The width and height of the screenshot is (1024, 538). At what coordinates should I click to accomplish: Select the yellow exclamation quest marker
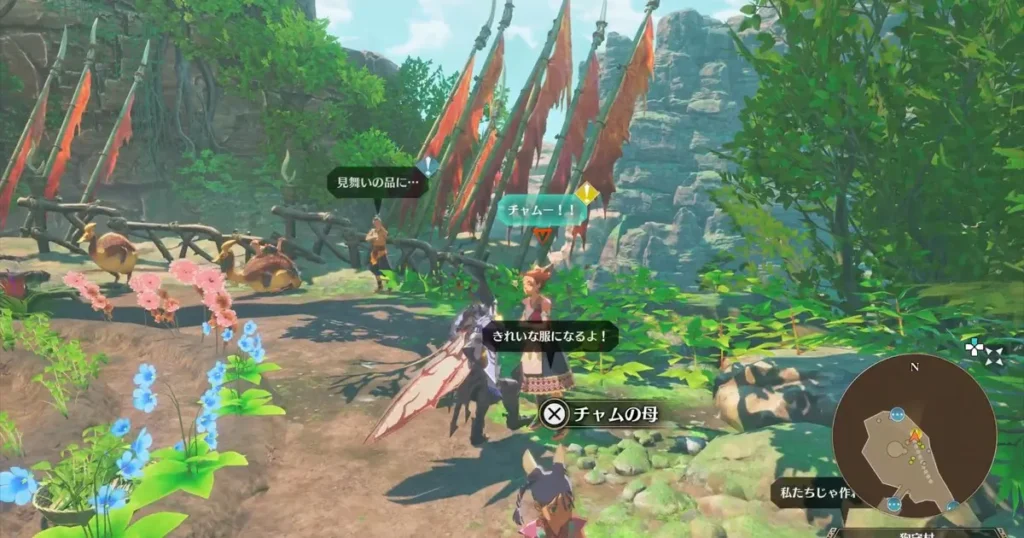pyautogui.click(x=586, y=192)
